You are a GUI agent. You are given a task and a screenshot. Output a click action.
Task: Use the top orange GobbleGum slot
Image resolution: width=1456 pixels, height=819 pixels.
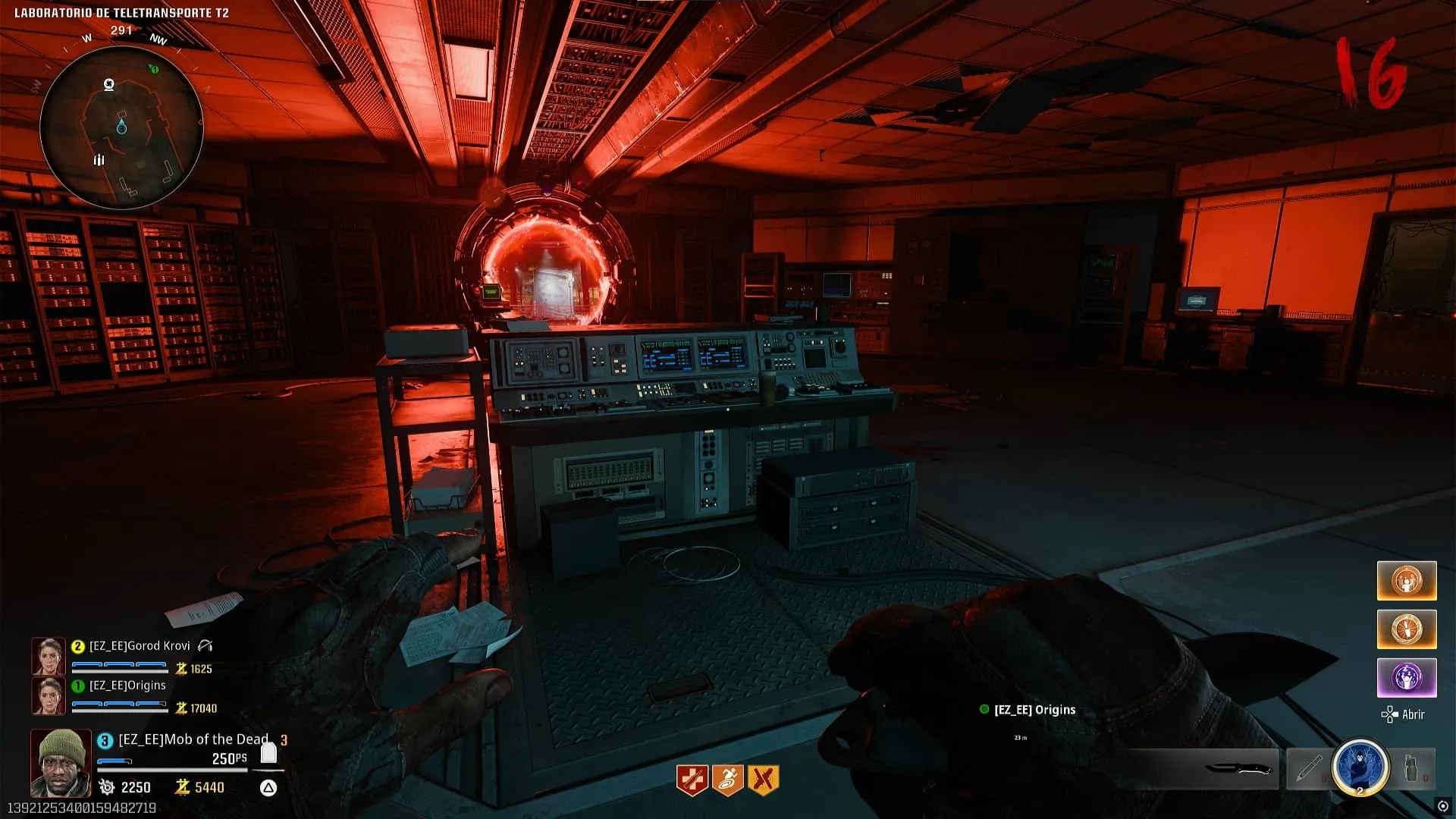coord(1407,581)
